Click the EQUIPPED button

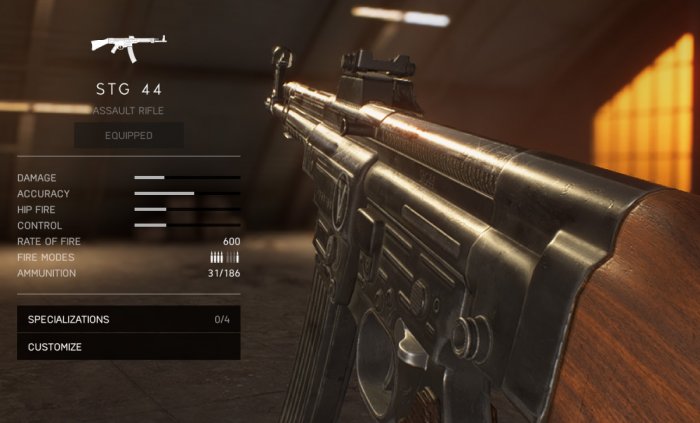[129, 135]
